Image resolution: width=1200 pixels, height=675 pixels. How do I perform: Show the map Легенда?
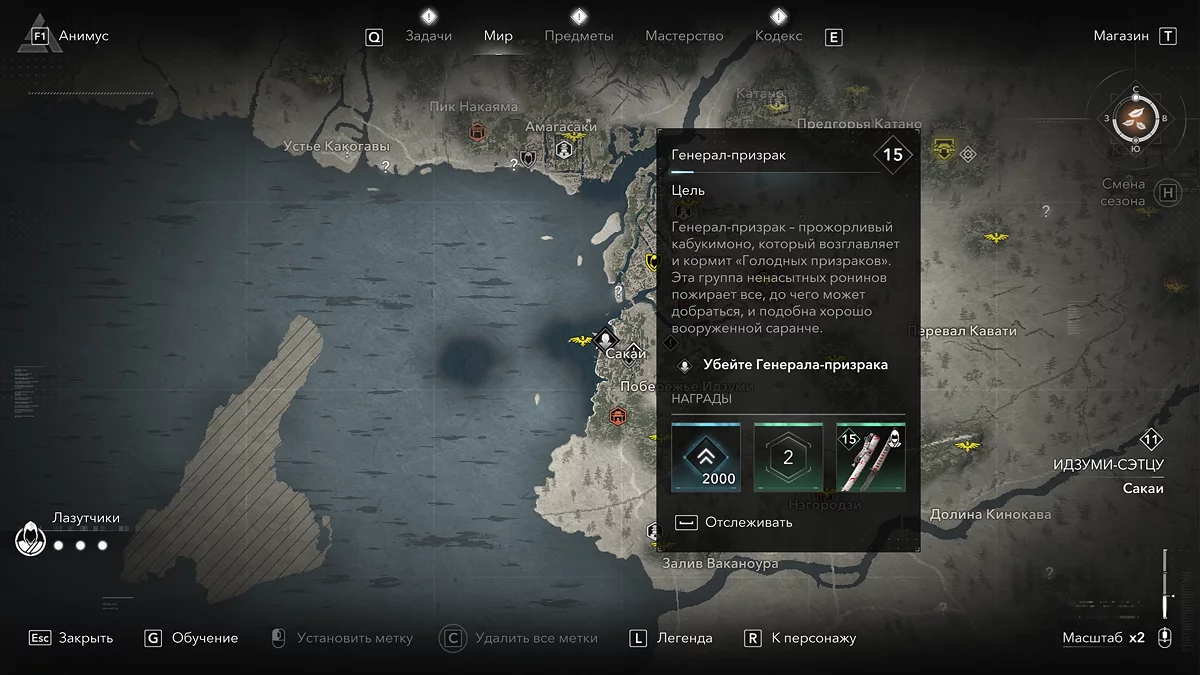pyautogui.click(x=685, y=638)
